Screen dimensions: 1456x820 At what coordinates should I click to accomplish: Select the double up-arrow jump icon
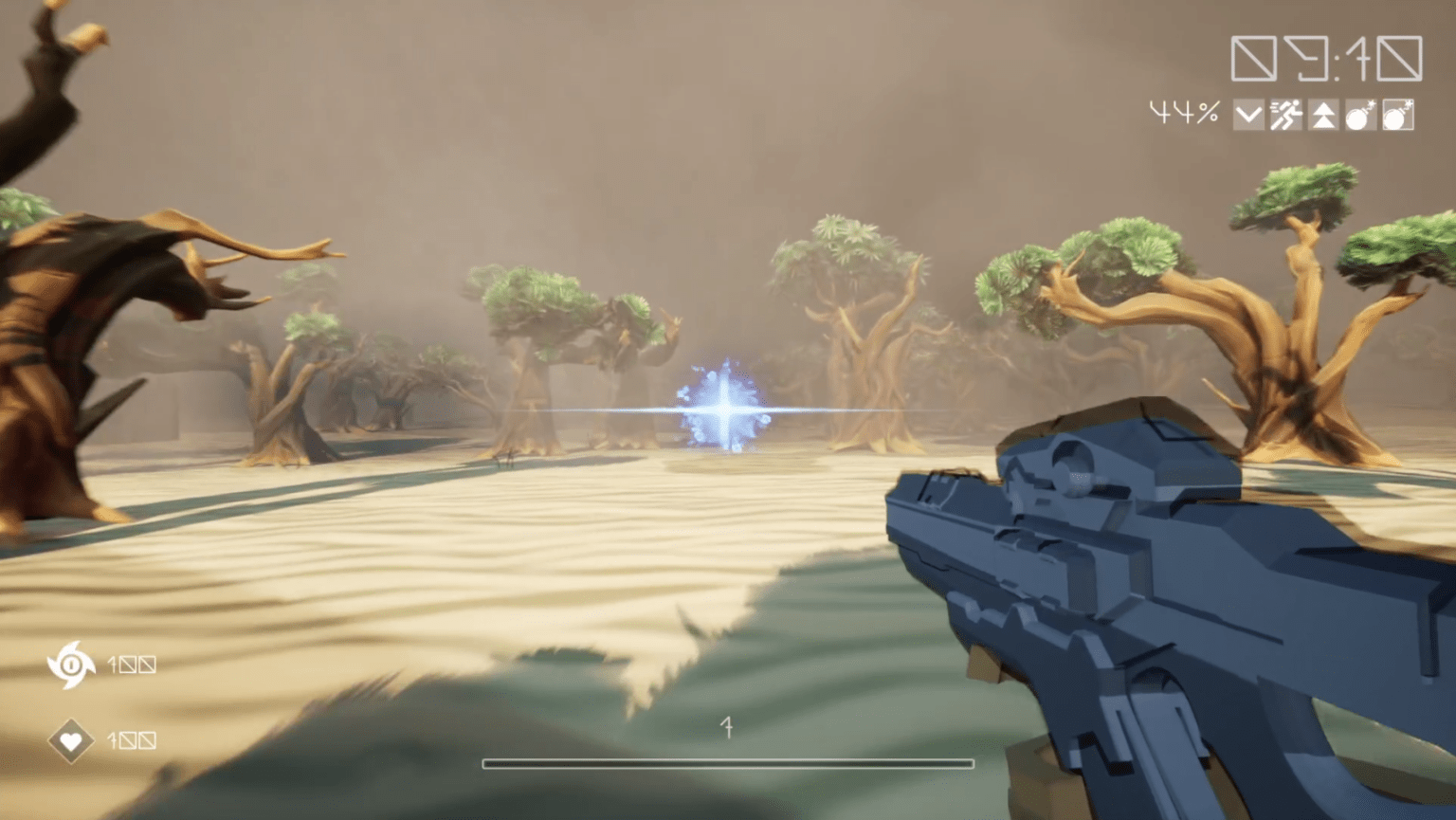(1322, 116)
